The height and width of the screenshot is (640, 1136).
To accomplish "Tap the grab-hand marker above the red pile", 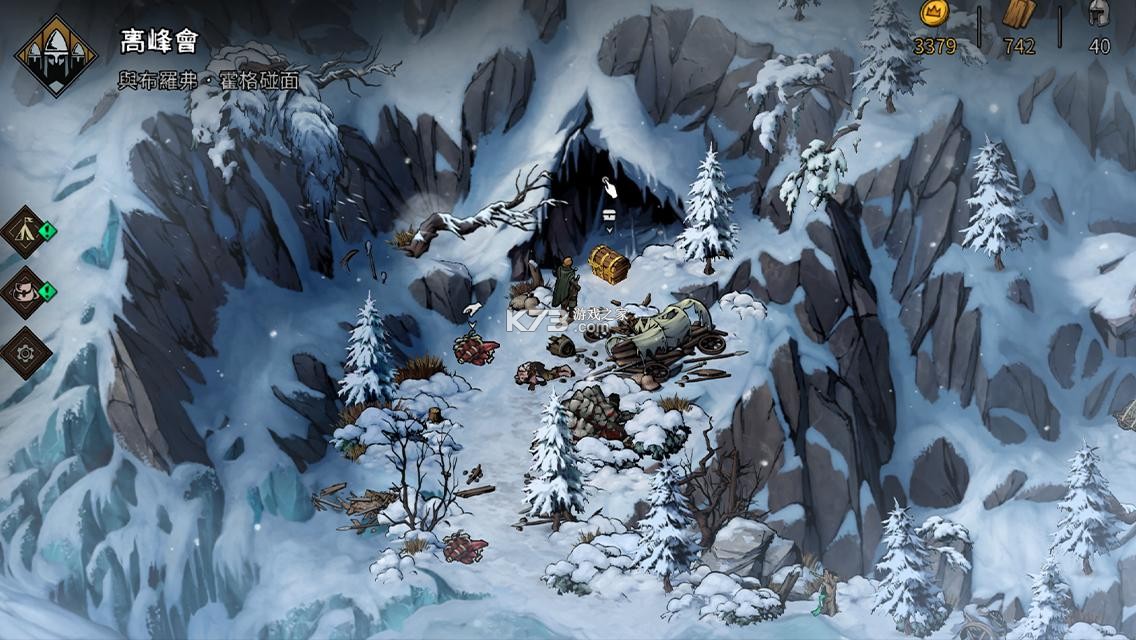I will point(474,309).
